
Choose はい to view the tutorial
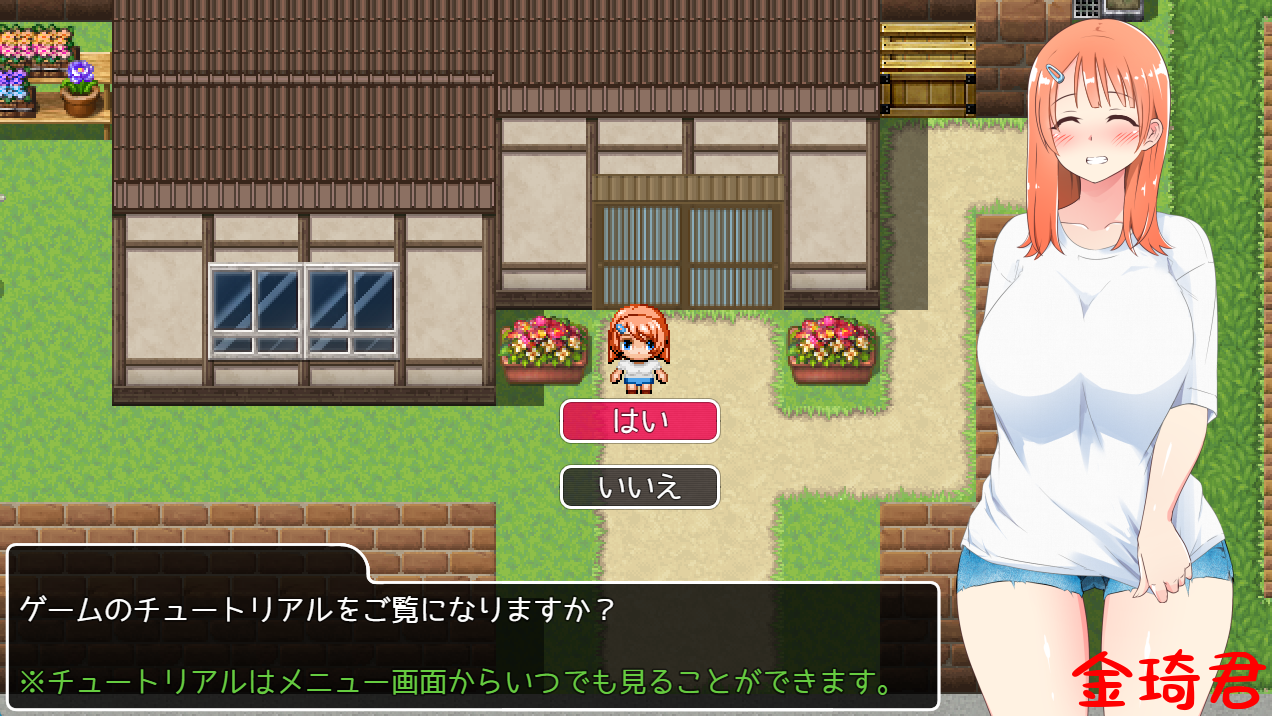[x=639, y=421]
